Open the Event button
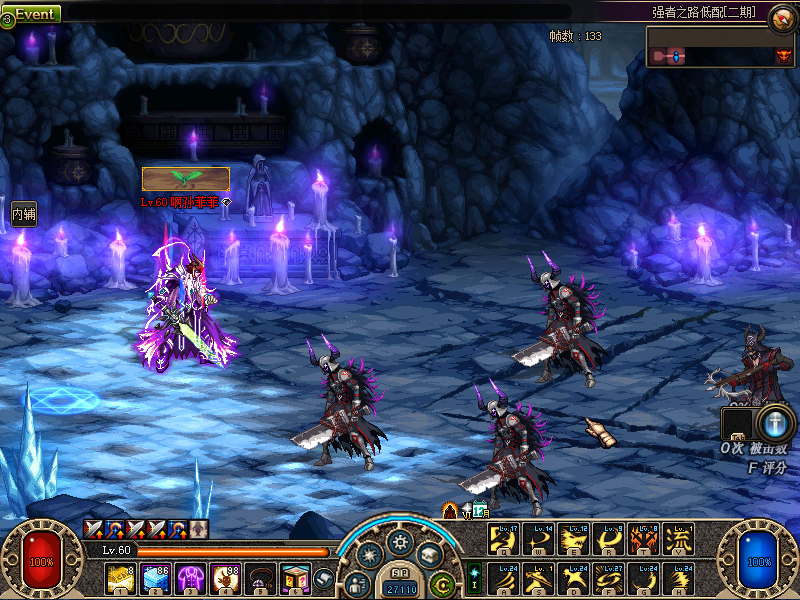Screen dimensions: 800x600 click(x=33, y=14)
